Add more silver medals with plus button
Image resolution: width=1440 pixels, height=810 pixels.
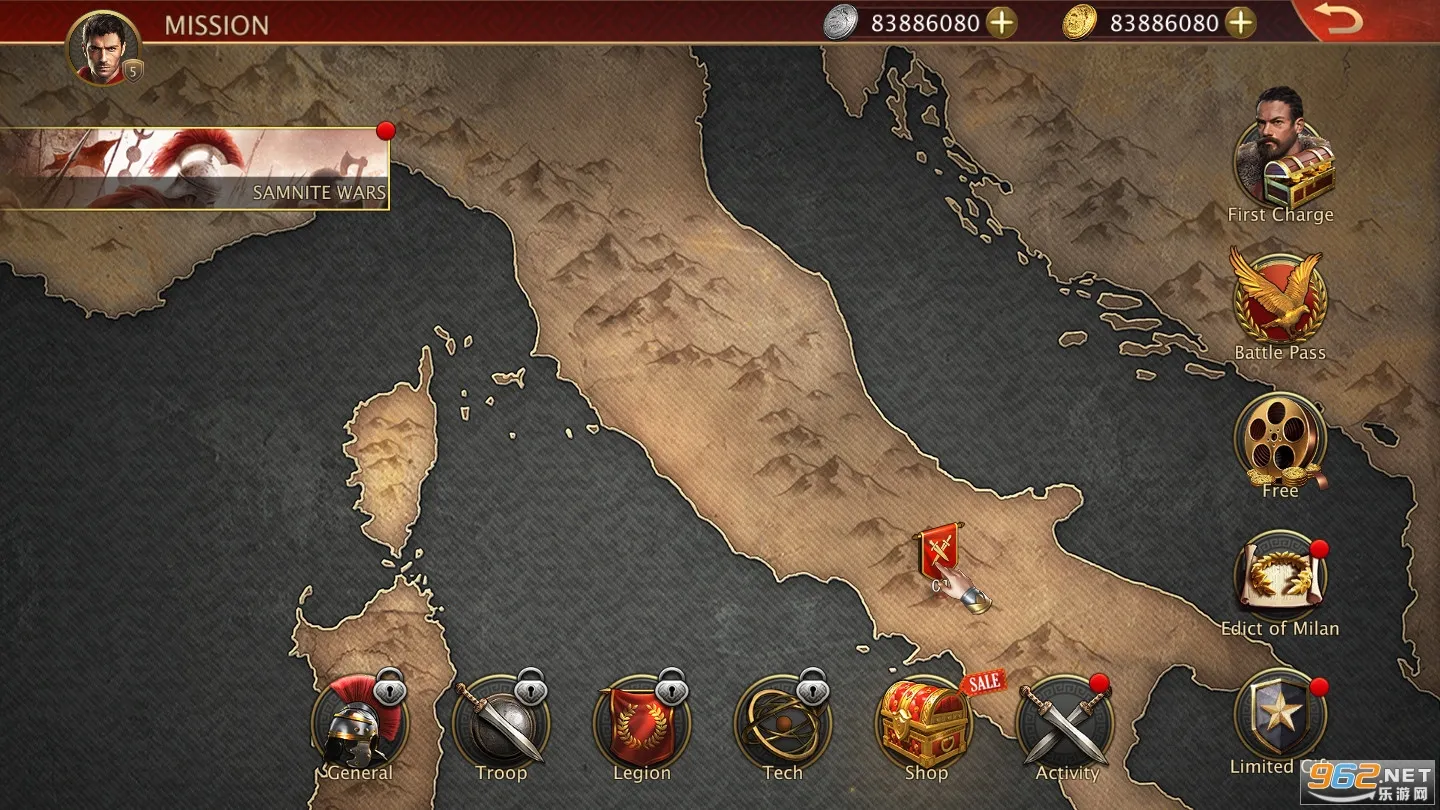point(1001,22)
